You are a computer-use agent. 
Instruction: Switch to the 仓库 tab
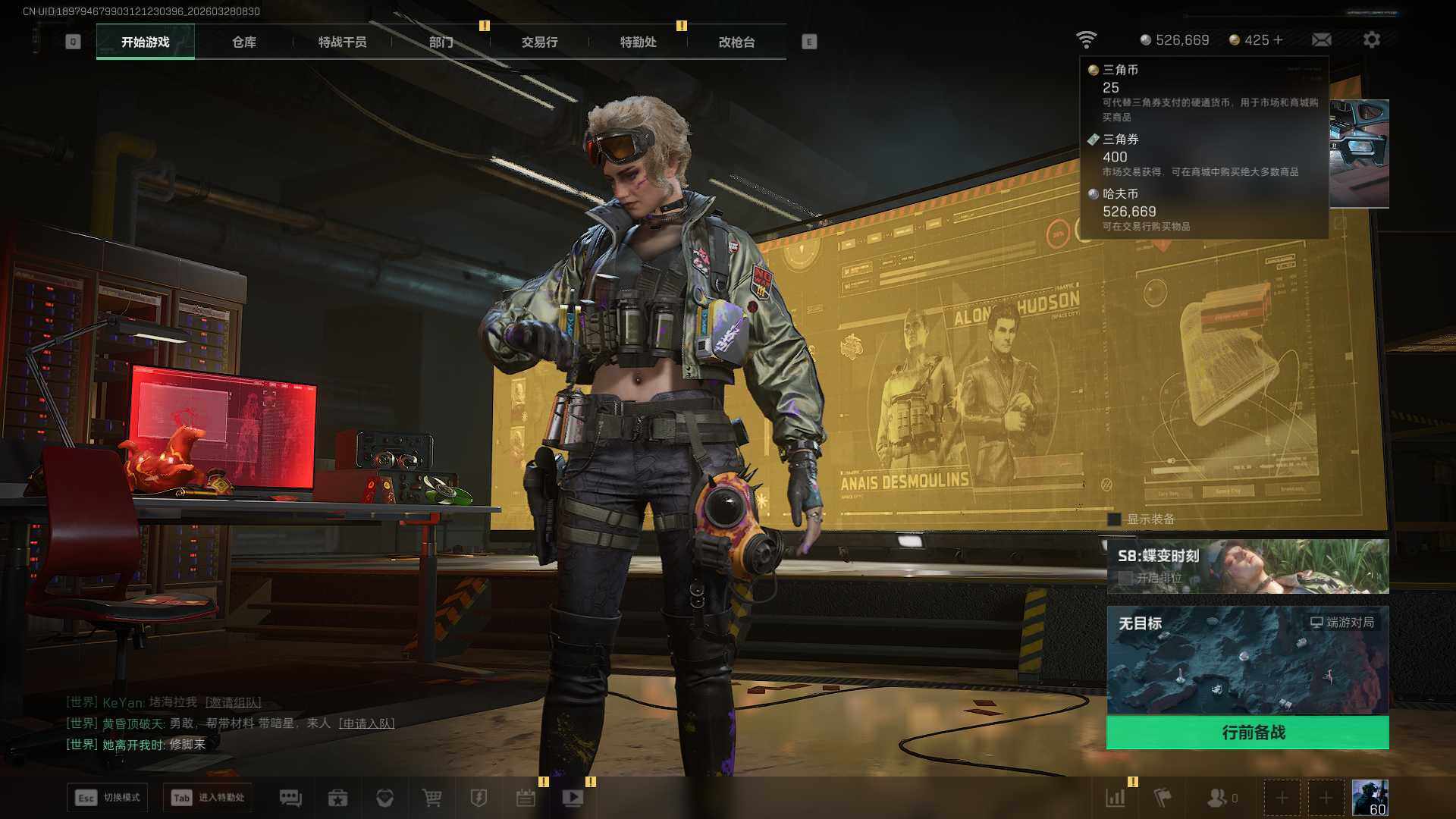(x=243, y=42)
